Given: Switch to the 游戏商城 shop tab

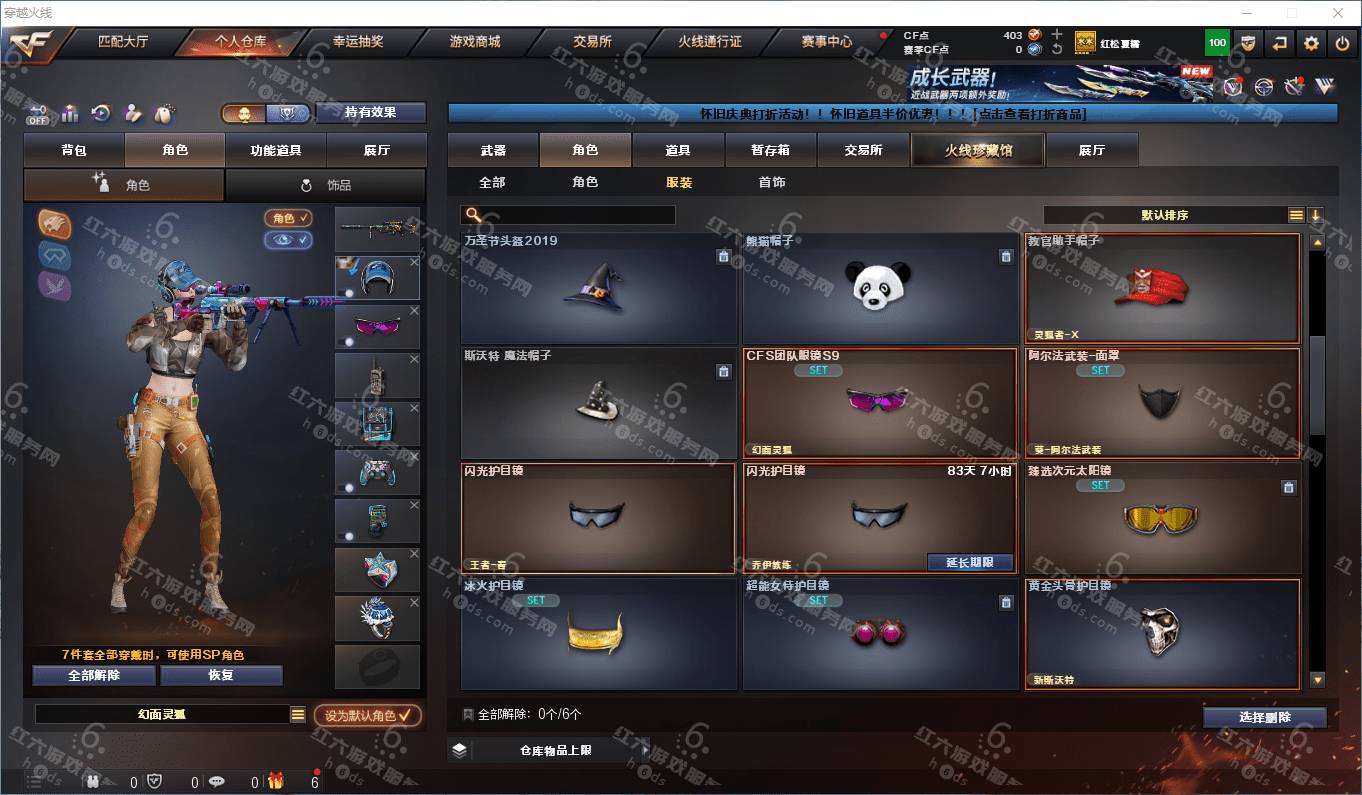Looking at the screenshot, I should click(x=474, y=42).
